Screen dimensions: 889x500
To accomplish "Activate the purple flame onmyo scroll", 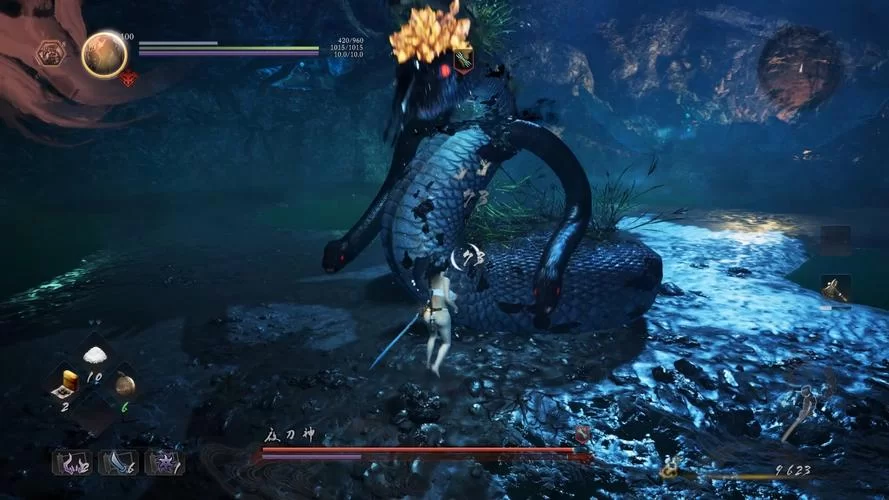I will click(x=71, y=462).
